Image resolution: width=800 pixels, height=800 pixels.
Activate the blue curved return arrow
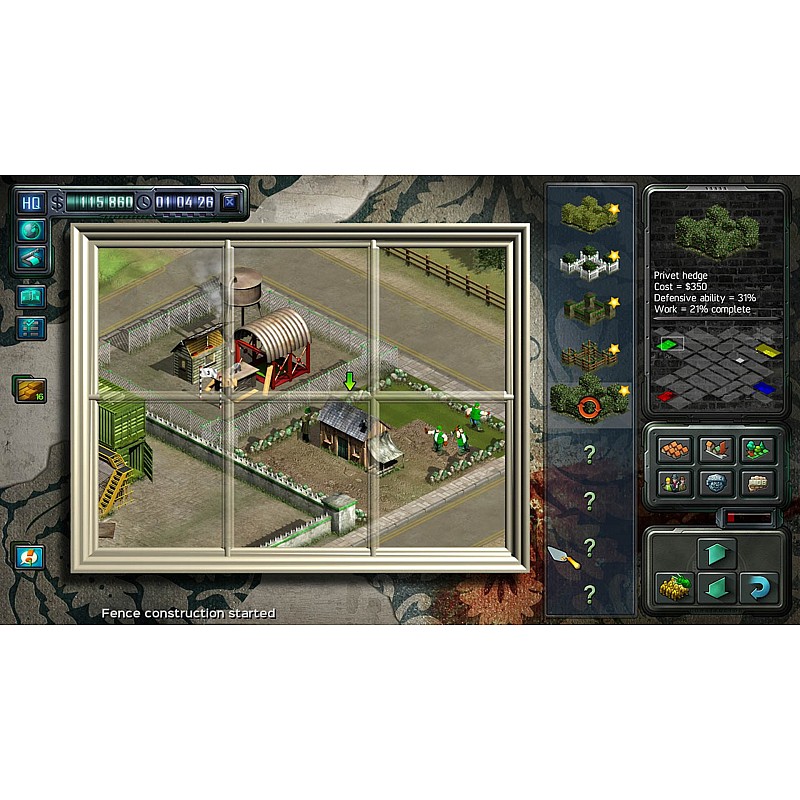pyautogui.click(x=759, y=588)
